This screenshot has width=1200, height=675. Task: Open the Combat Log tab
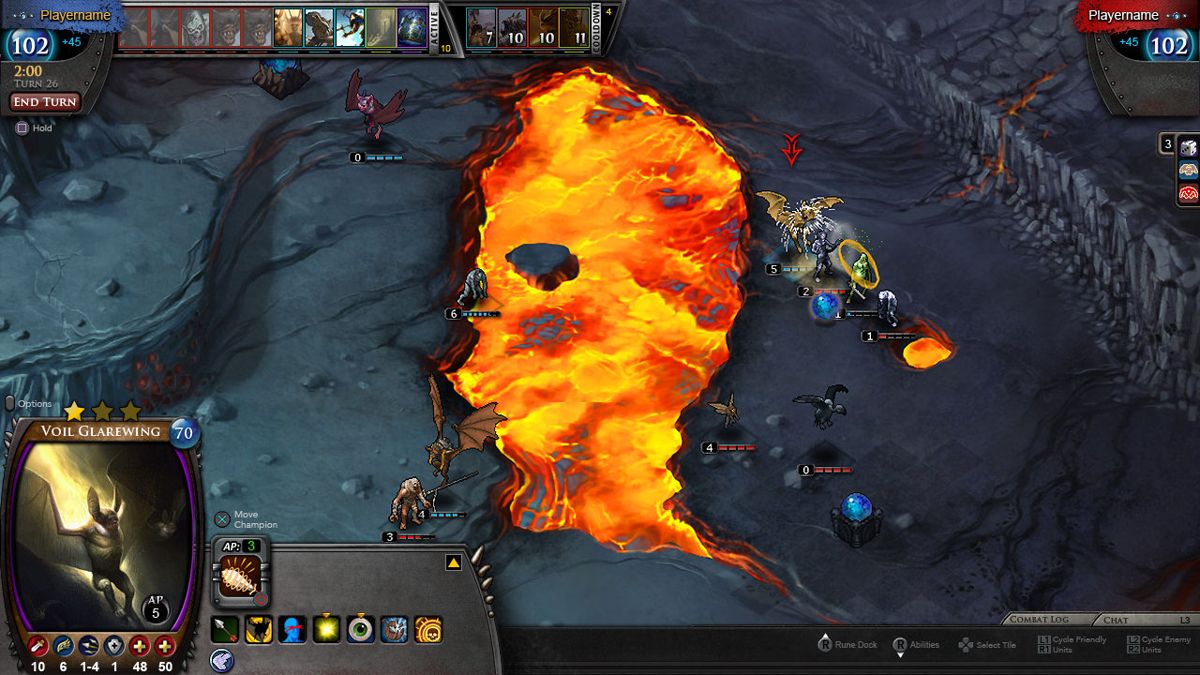[1039, 620]
